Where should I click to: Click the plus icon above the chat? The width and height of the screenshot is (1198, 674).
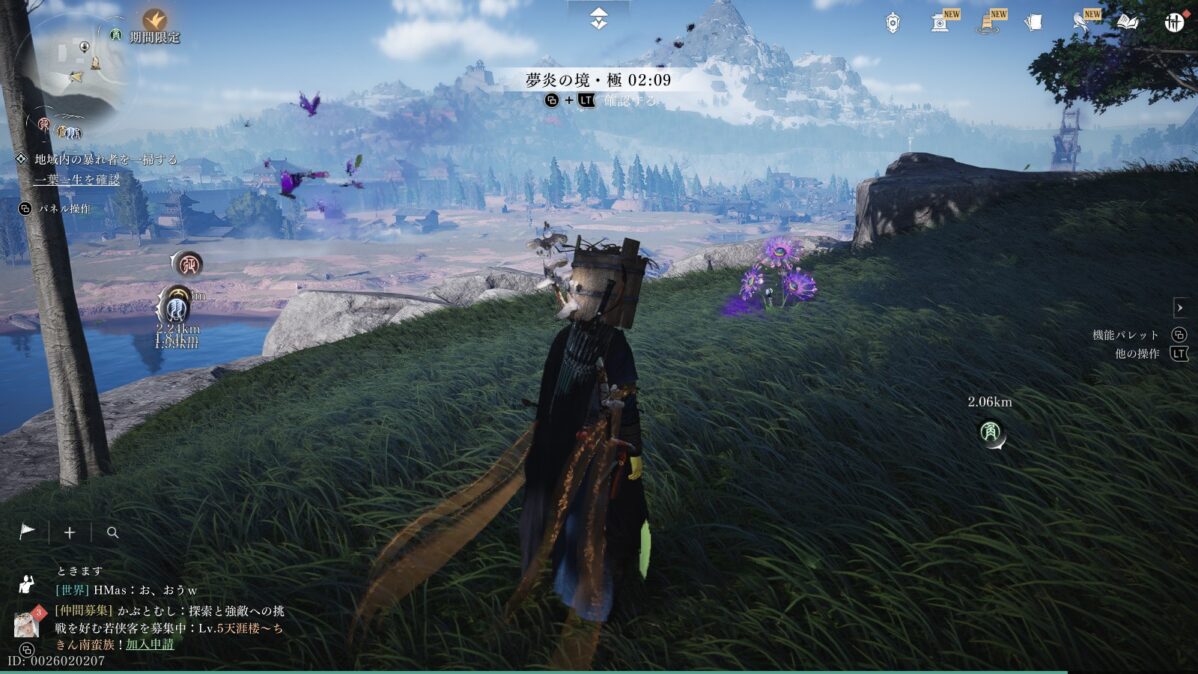tap(69, 533)
